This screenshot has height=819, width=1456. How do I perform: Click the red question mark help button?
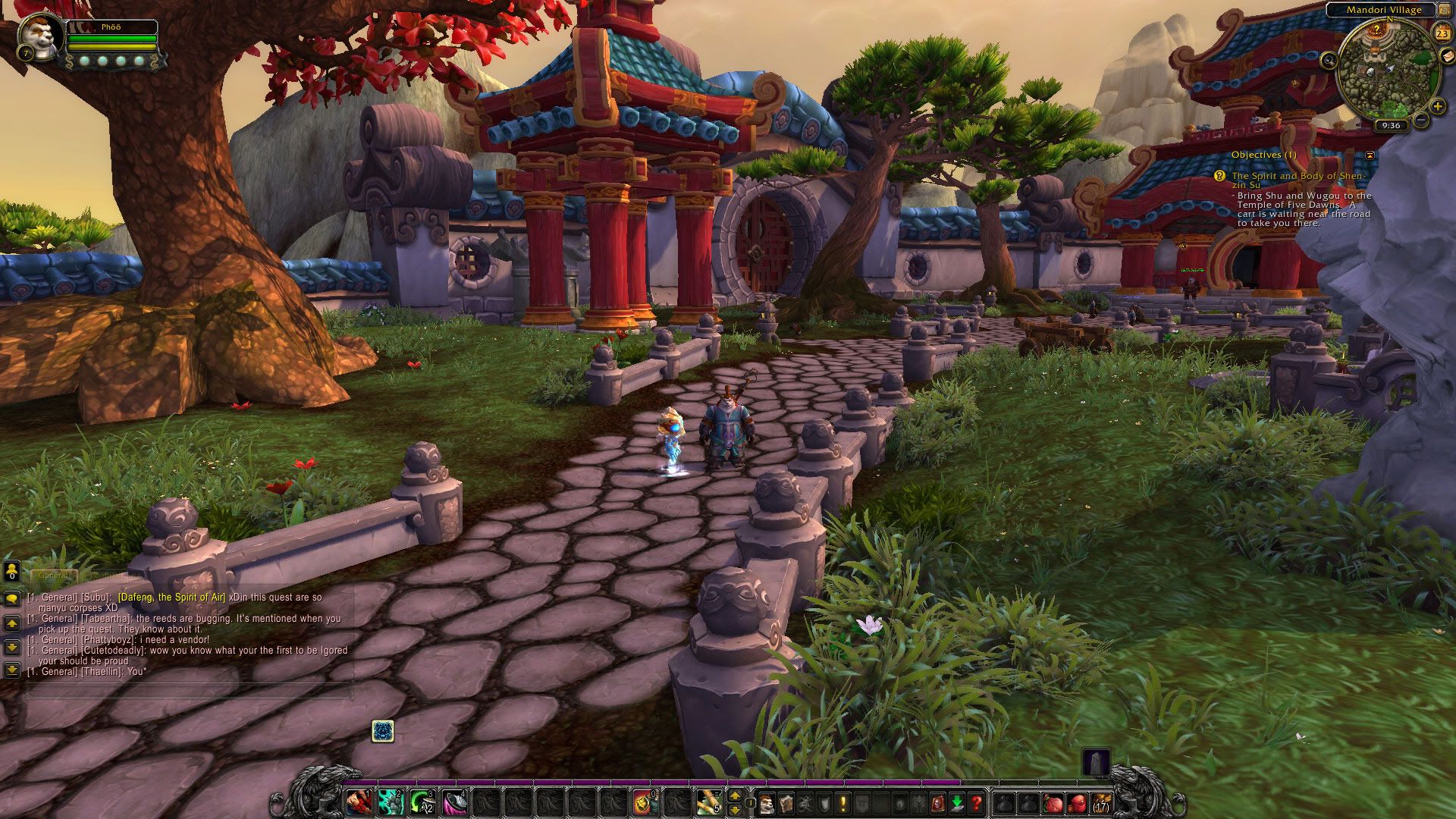pyautogui.click(x=977, y=802)
